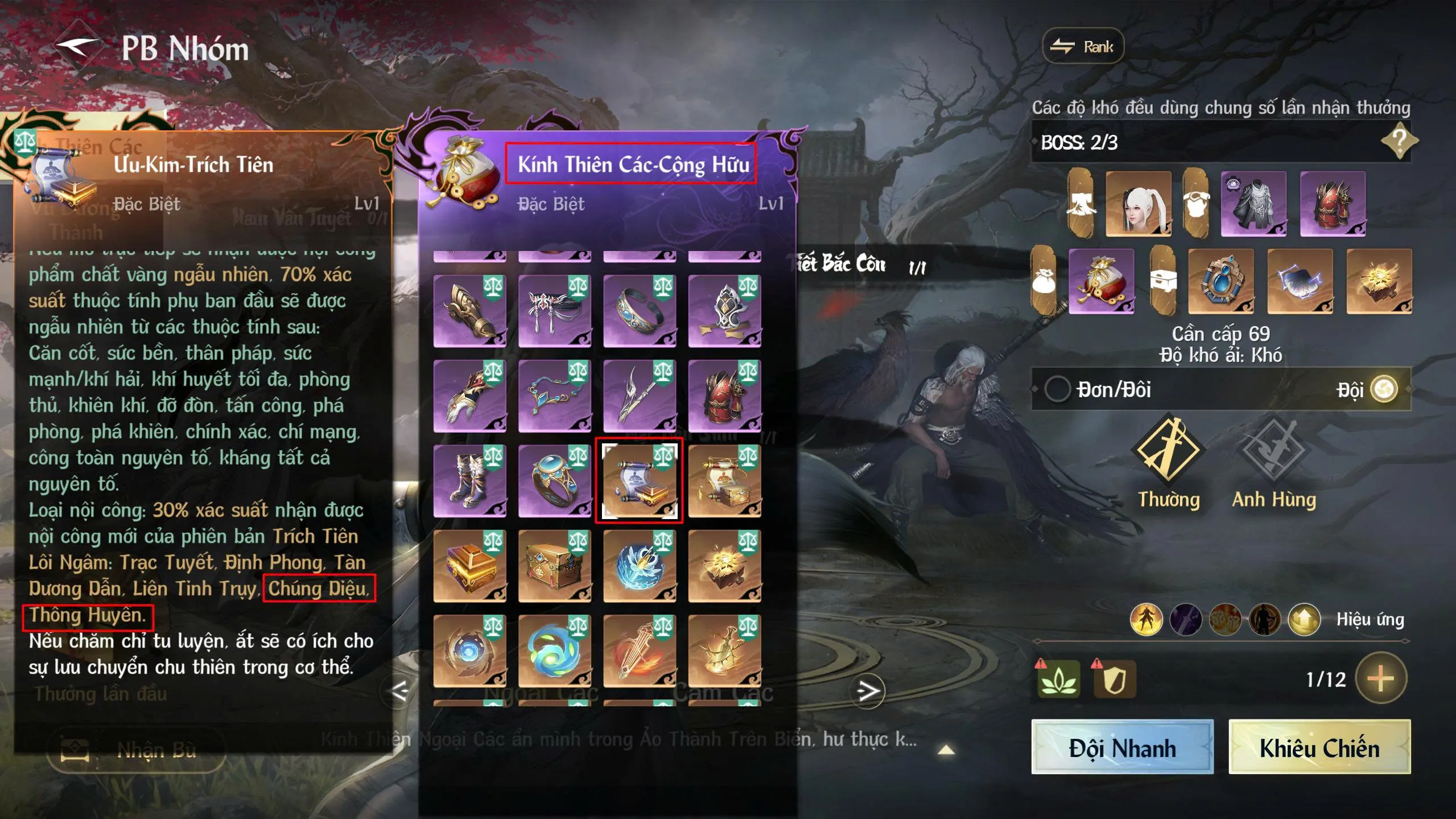Select the Đơn/Đôi solo mode
The height and width of the screenshot is (819, 1456).
[x=1057, y=390]
